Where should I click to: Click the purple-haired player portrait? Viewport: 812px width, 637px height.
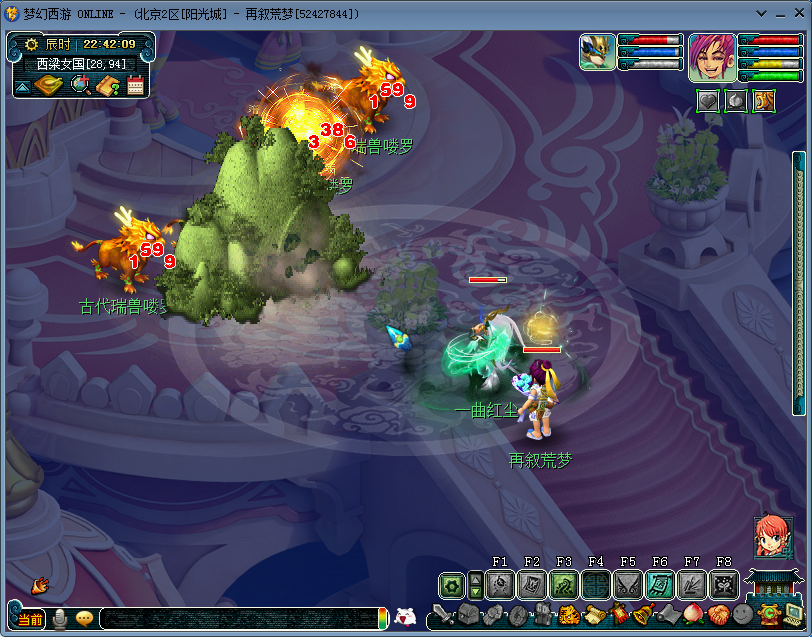[712, 57]
